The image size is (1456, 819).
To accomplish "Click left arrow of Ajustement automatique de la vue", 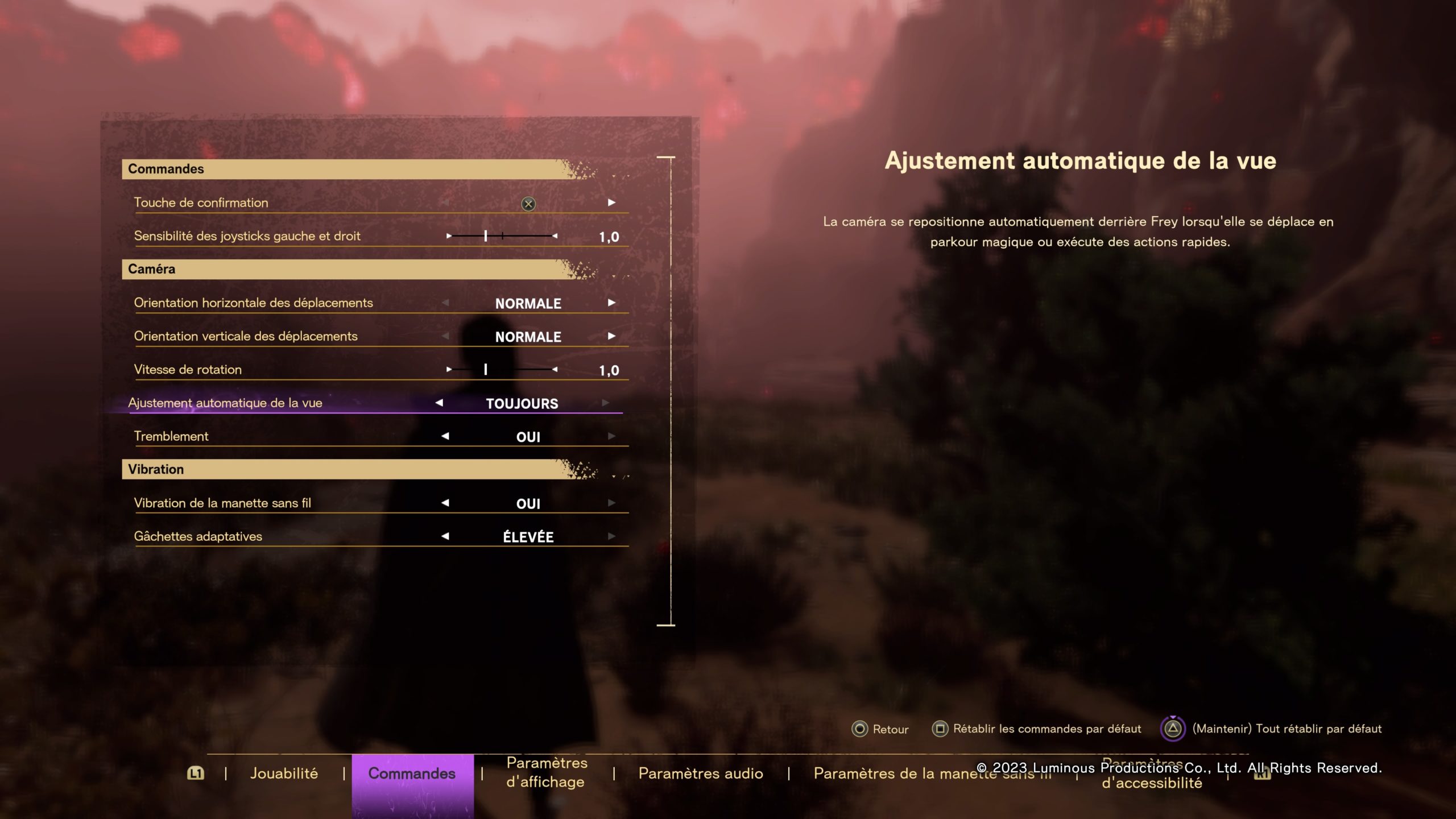I will pyautogui.click(x=439, y=403).
